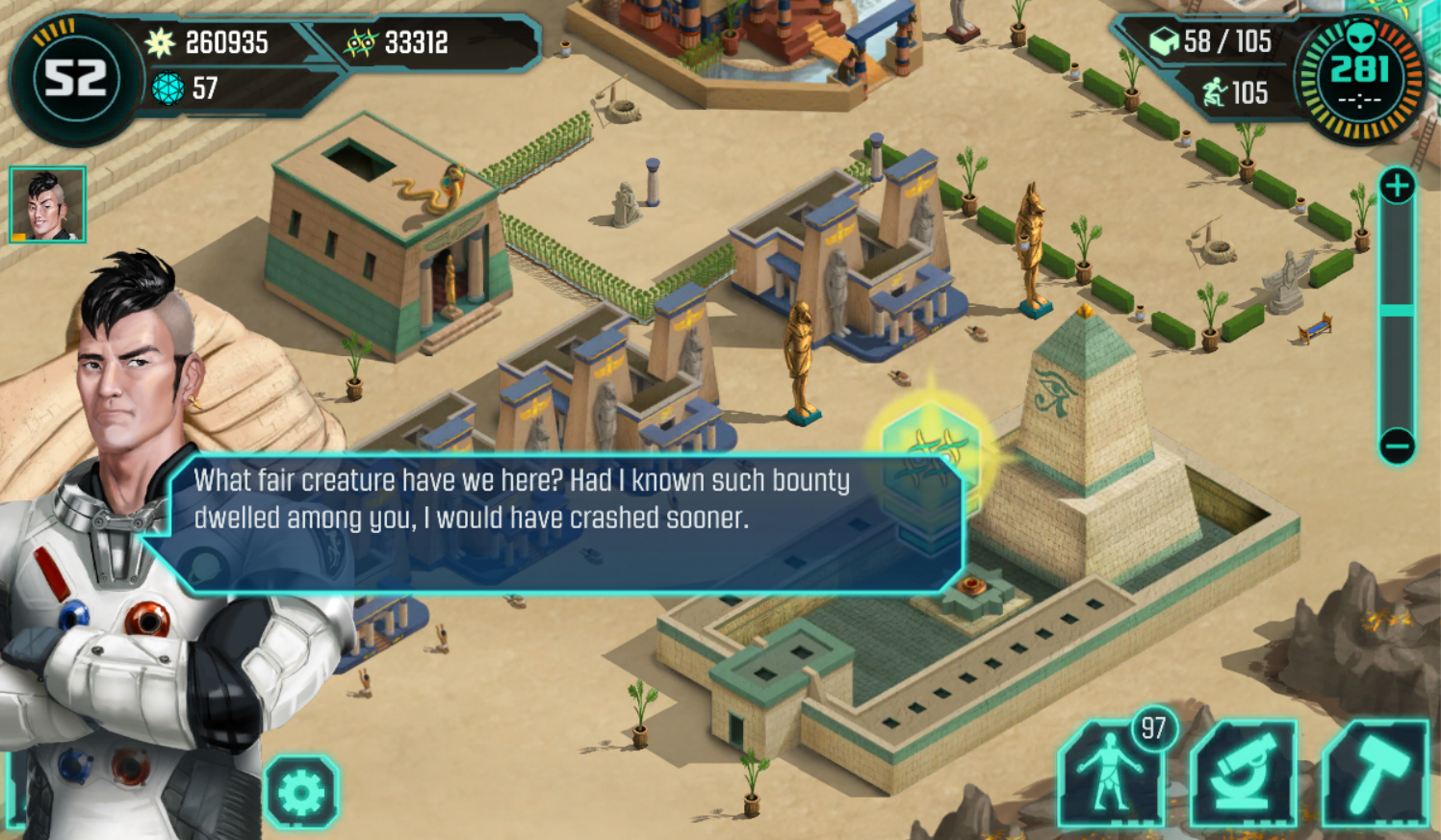Image resolution: width=1441 pixels, height=840 pixels.
Task: Adjust the vertical zoom slider track
Action: (x=1397, y=310)
